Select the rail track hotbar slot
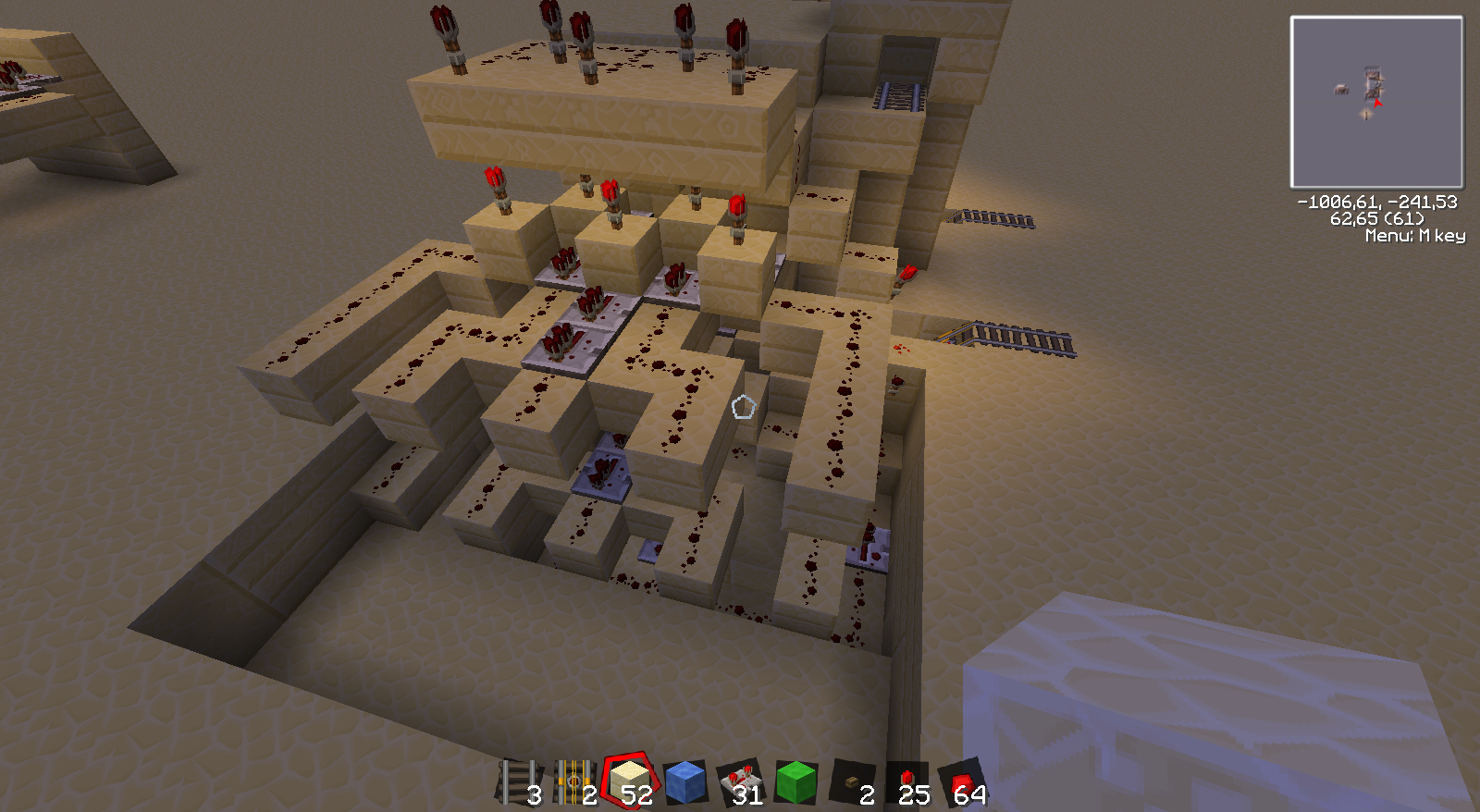The width and height of the screenshot is (1480, 812). [x=520, y=782]
